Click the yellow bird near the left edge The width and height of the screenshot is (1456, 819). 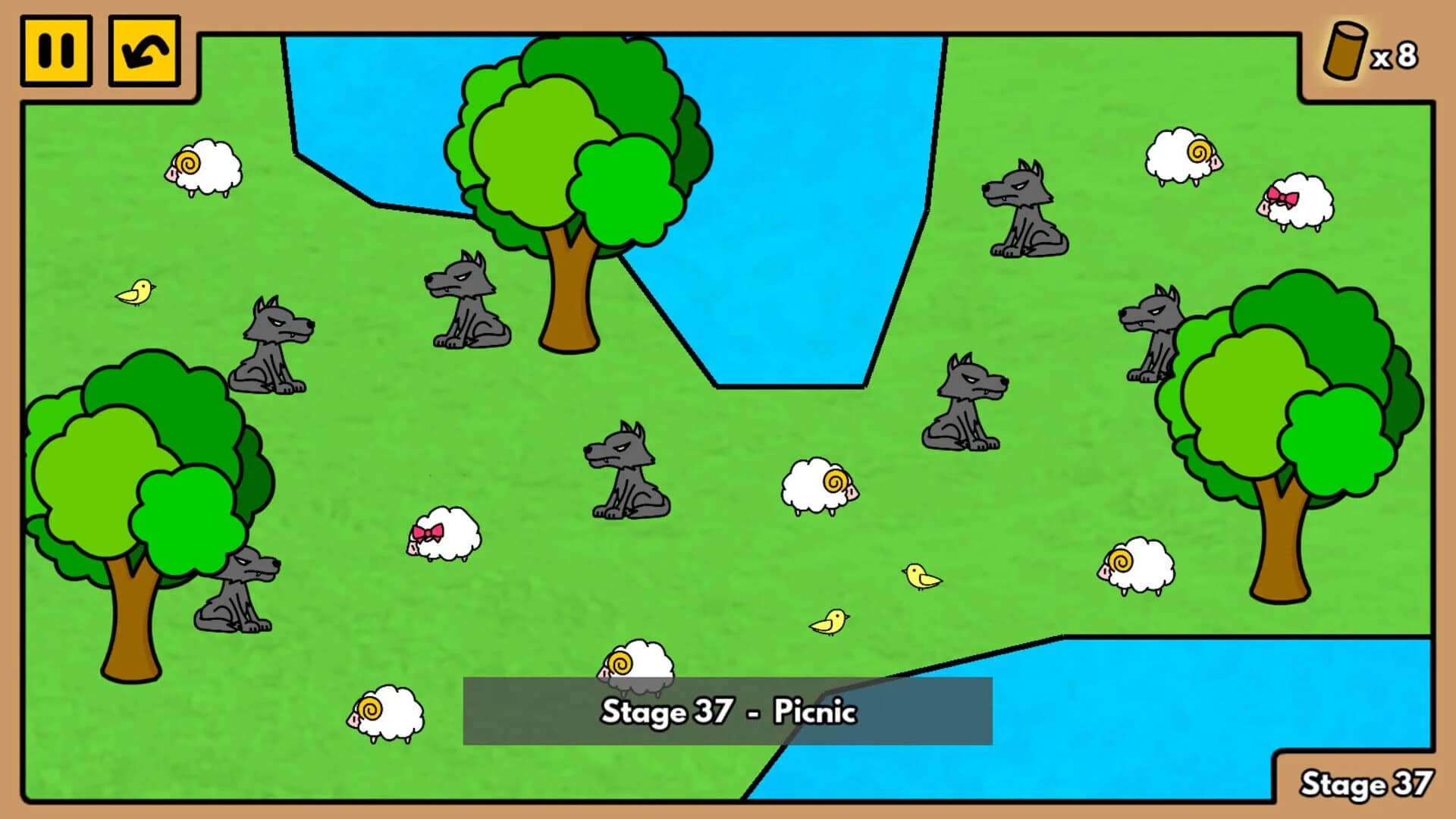(135, 293)
